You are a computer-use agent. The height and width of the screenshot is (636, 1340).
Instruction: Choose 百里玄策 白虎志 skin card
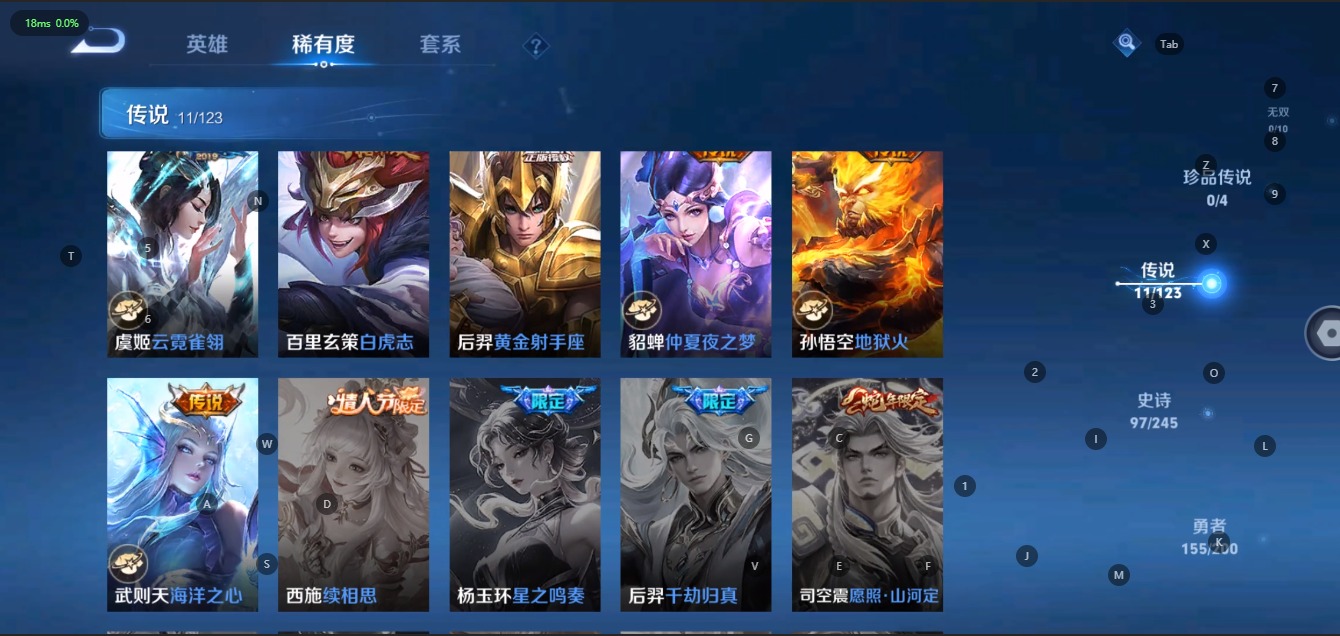[353, 254]
